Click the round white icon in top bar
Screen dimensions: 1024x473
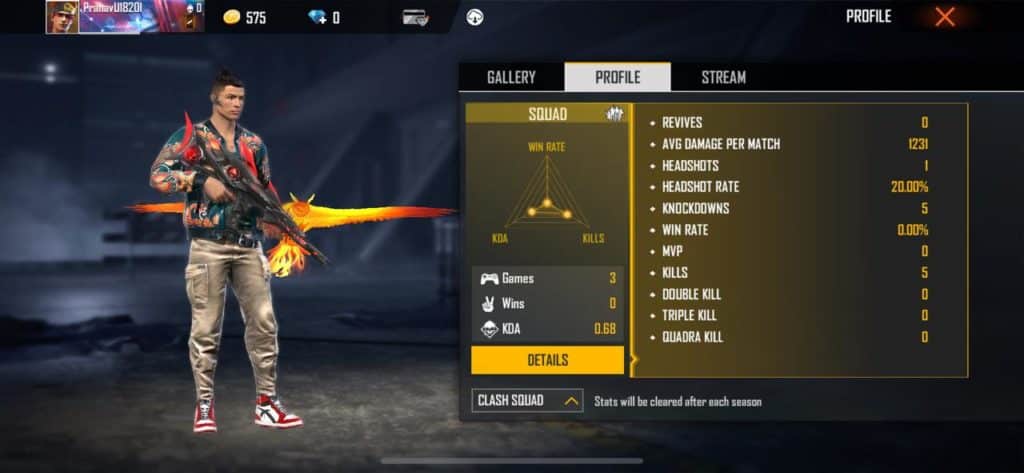[475, 17]
